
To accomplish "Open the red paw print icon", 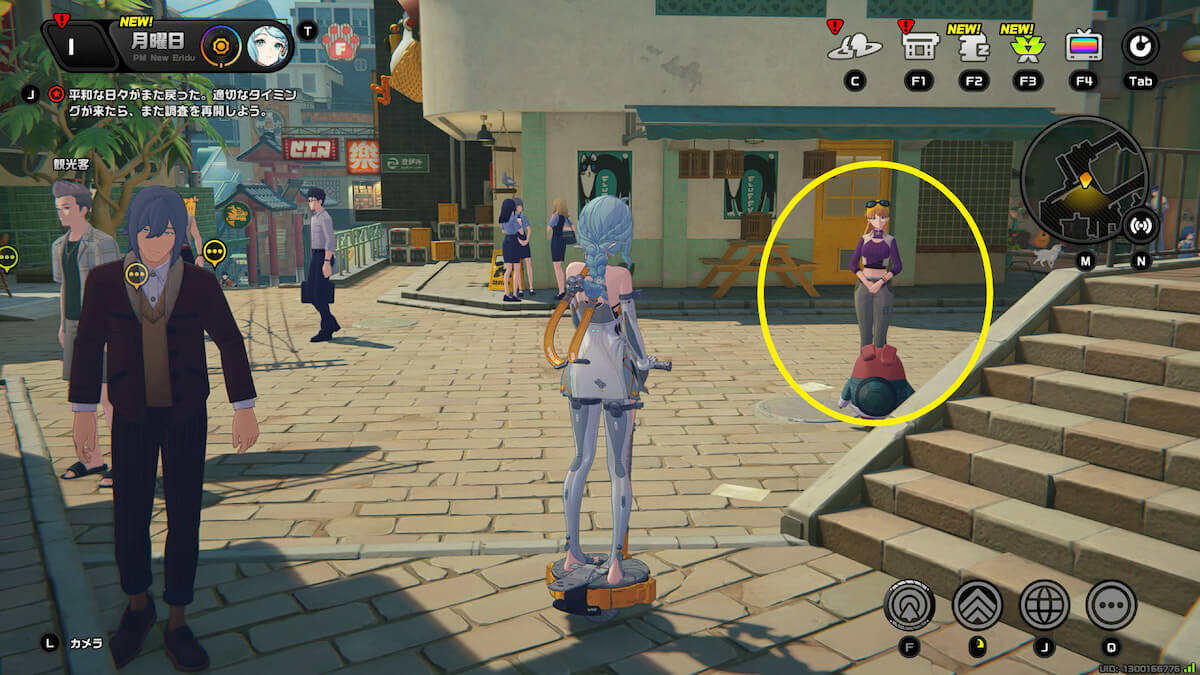I will coord(340,44).
